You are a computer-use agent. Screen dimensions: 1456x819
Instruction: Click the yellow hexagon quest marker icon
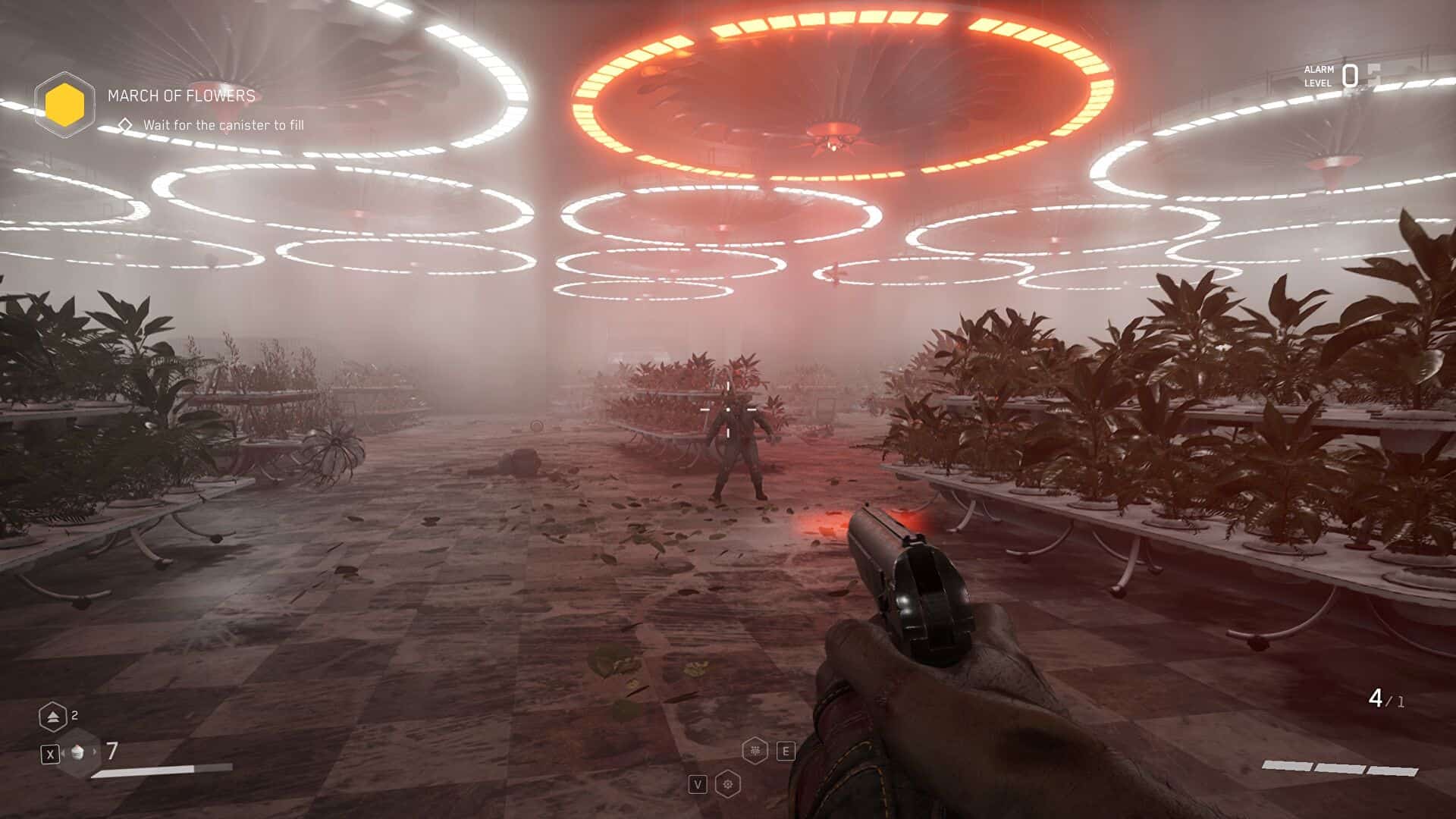[x=64, y=105]
